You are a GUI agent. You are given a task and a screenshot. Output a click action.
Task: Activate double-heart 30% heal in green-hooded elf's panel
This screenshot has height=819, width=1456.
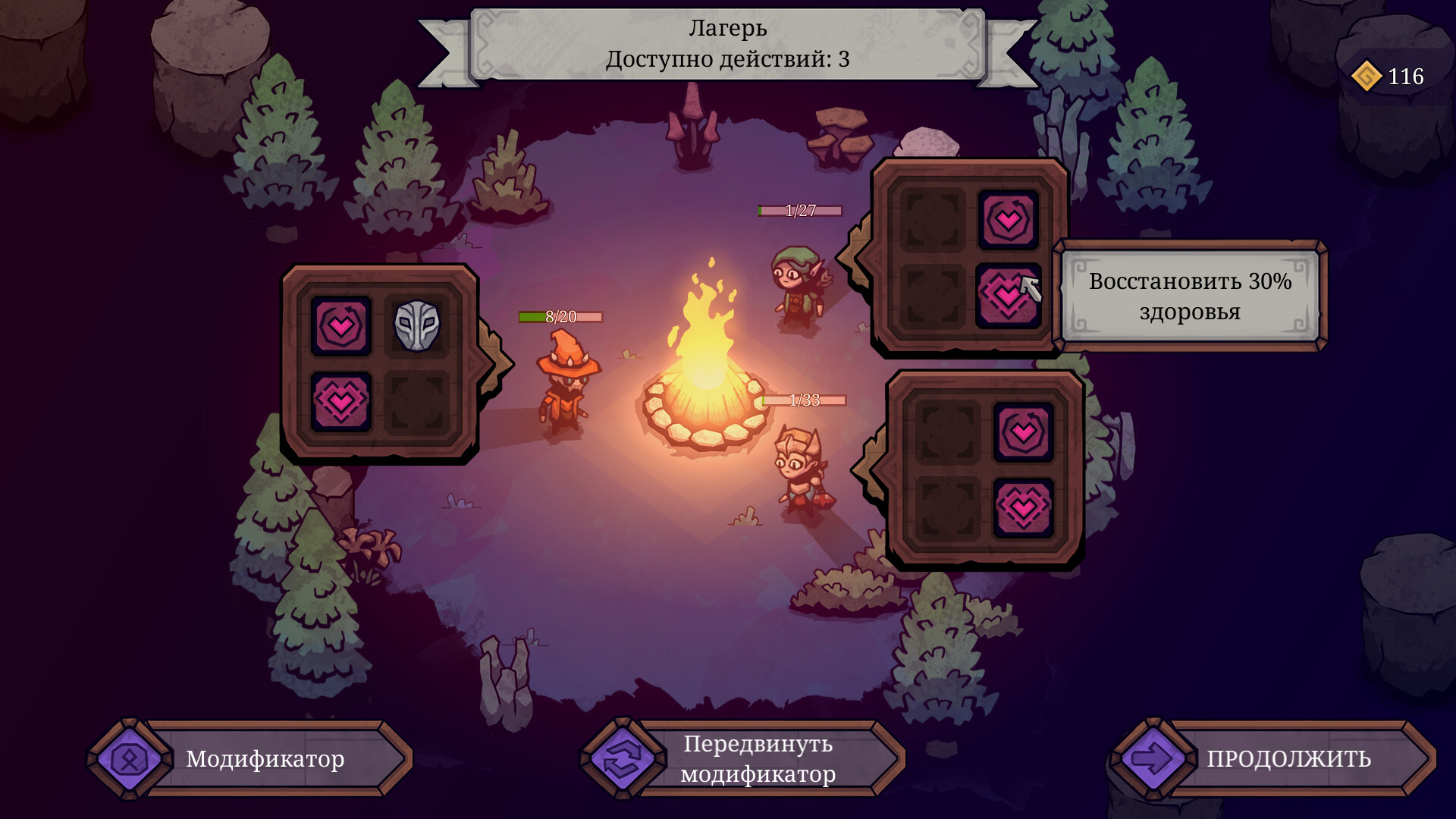click(1007, 295)
